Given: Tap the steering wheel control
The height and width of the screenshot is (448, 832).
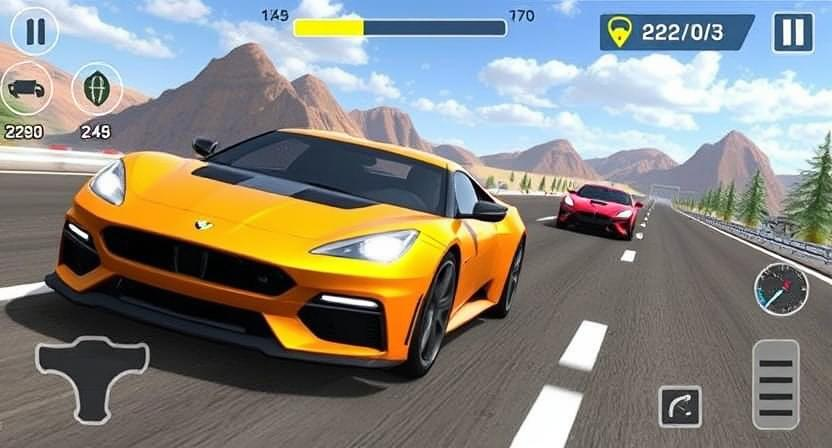Looking at the screenshot, I should [92, 376].
